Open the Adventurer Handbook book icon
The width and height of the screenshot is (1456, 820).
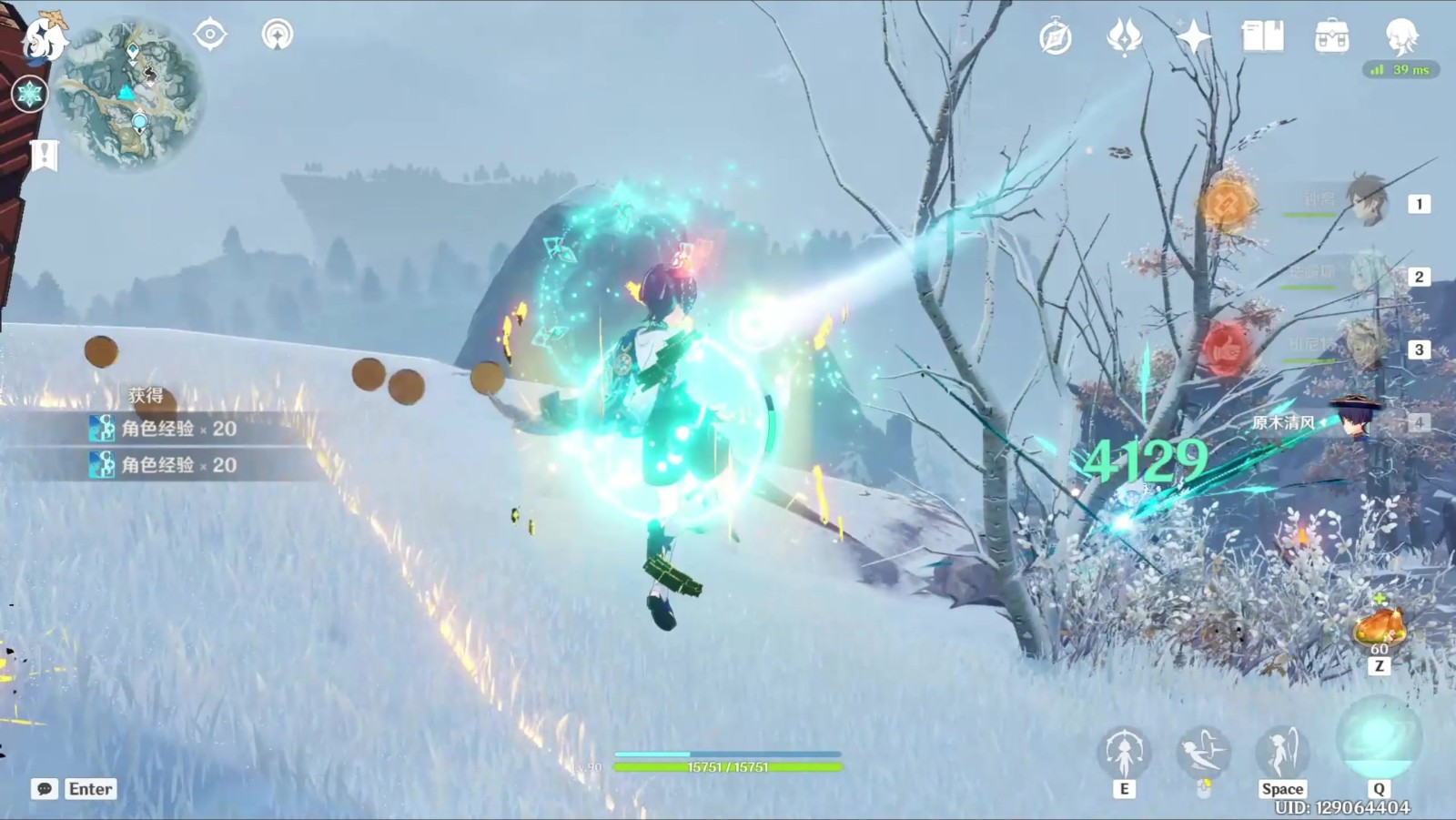(1262, 37)
